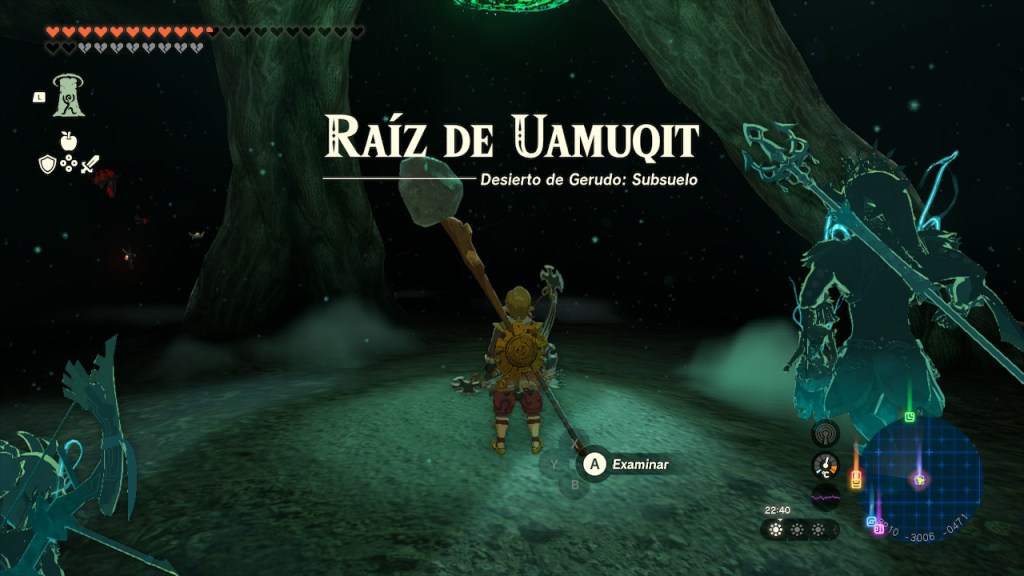Open the shield quick-select icon
This screenshot has width=1024, height=576.
click(x=47, y=164)
